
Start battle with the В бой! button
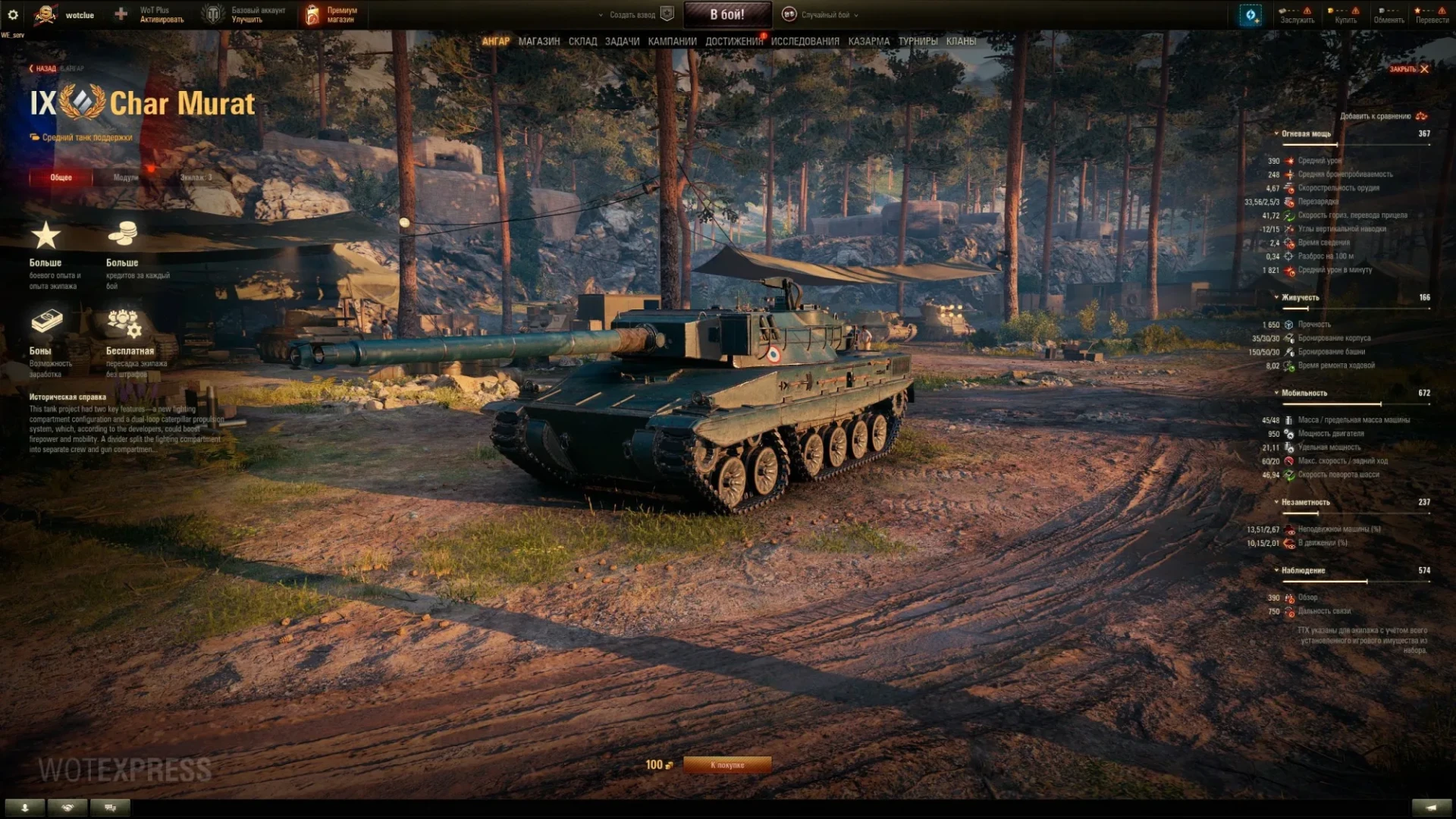pos(727,14)
